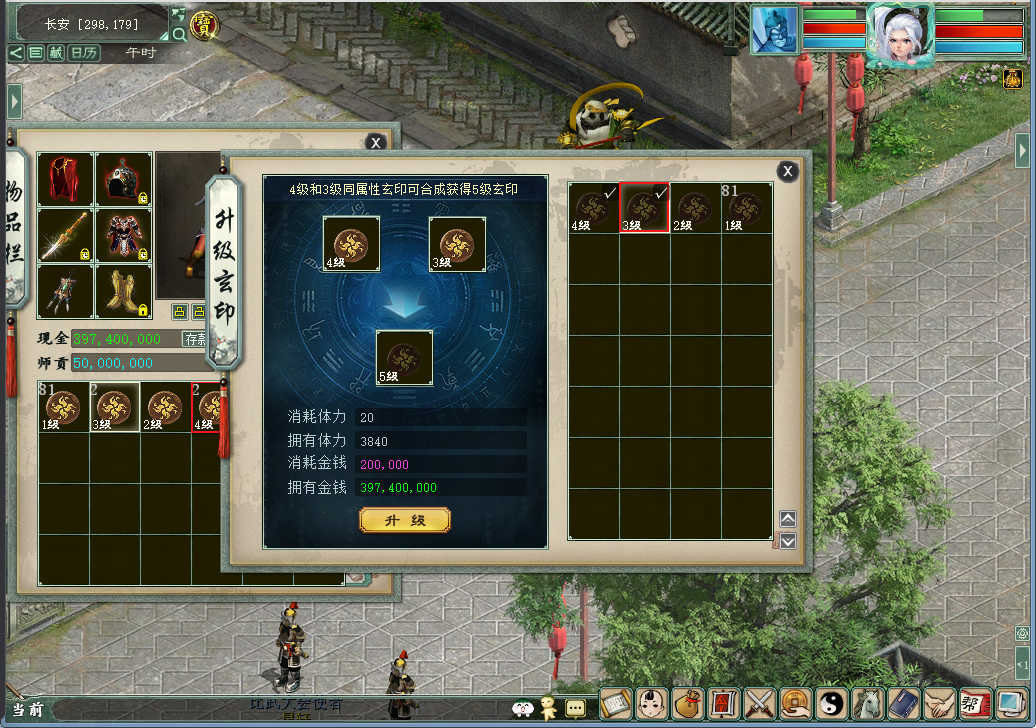Click the 升级 upgrade button

pyautogui.click(x=405, y=520)
